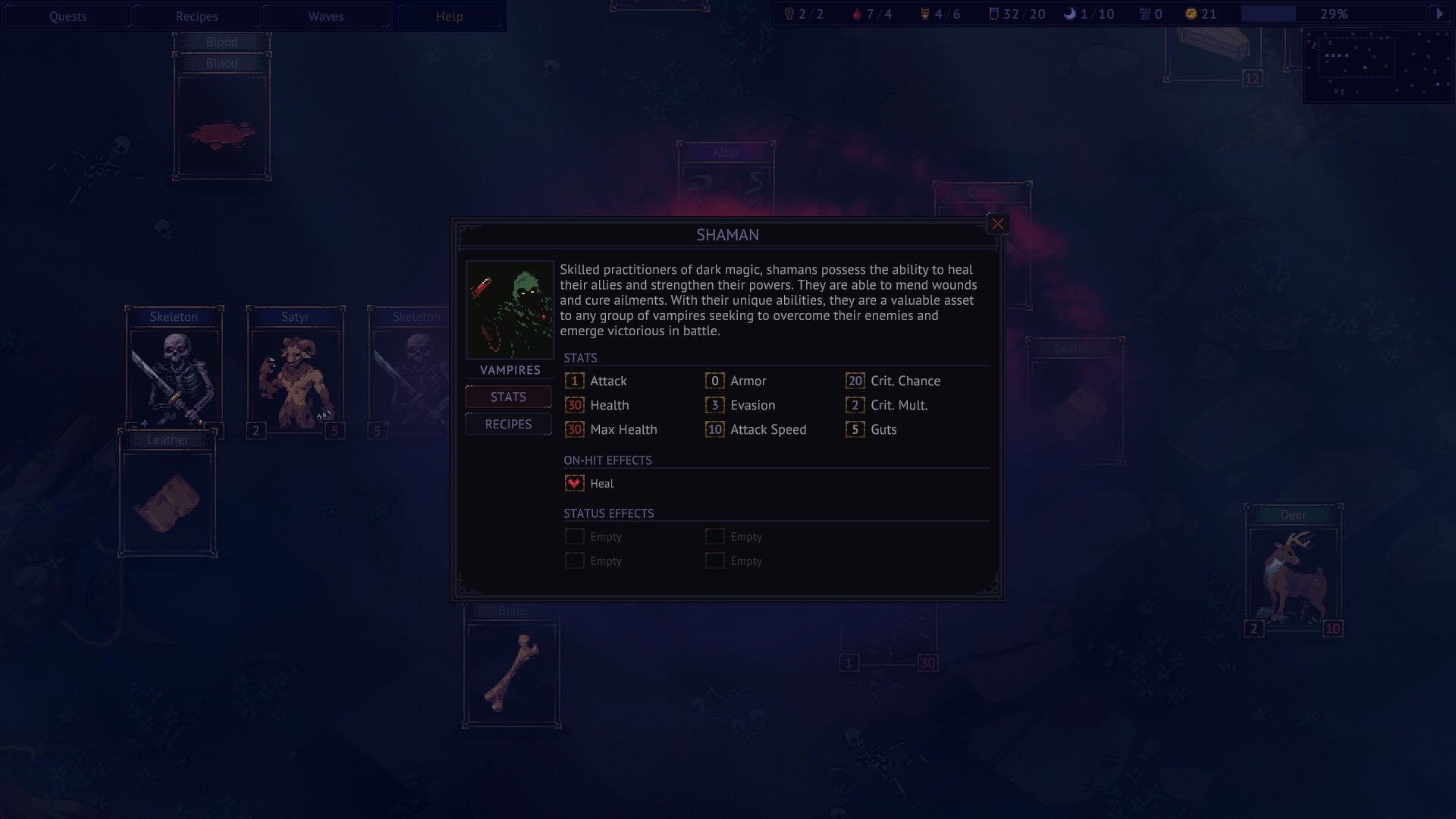
Task: Open the Quests menu
Action: (x=67, y=16)
